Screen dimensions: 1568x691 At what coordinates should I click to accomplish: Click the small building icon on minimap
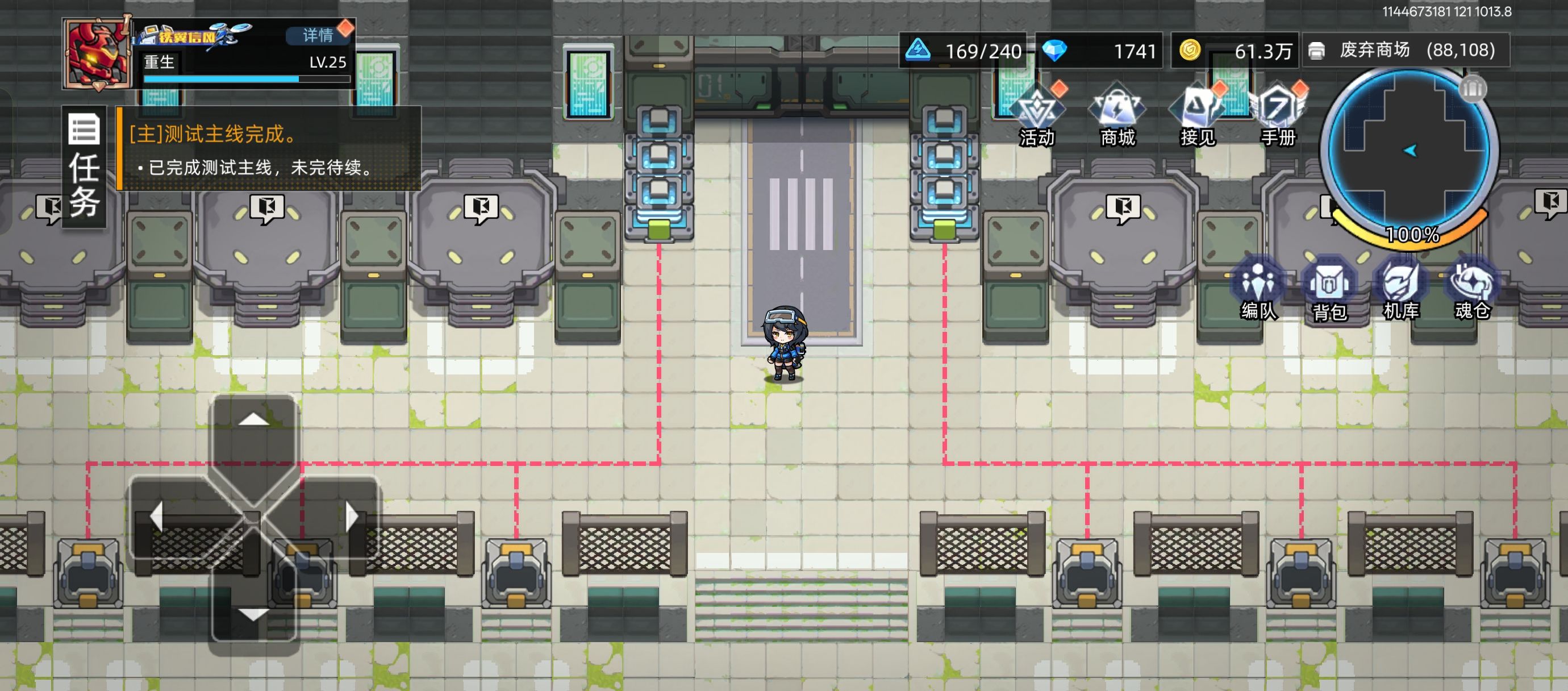click(x=1473, y=89)
